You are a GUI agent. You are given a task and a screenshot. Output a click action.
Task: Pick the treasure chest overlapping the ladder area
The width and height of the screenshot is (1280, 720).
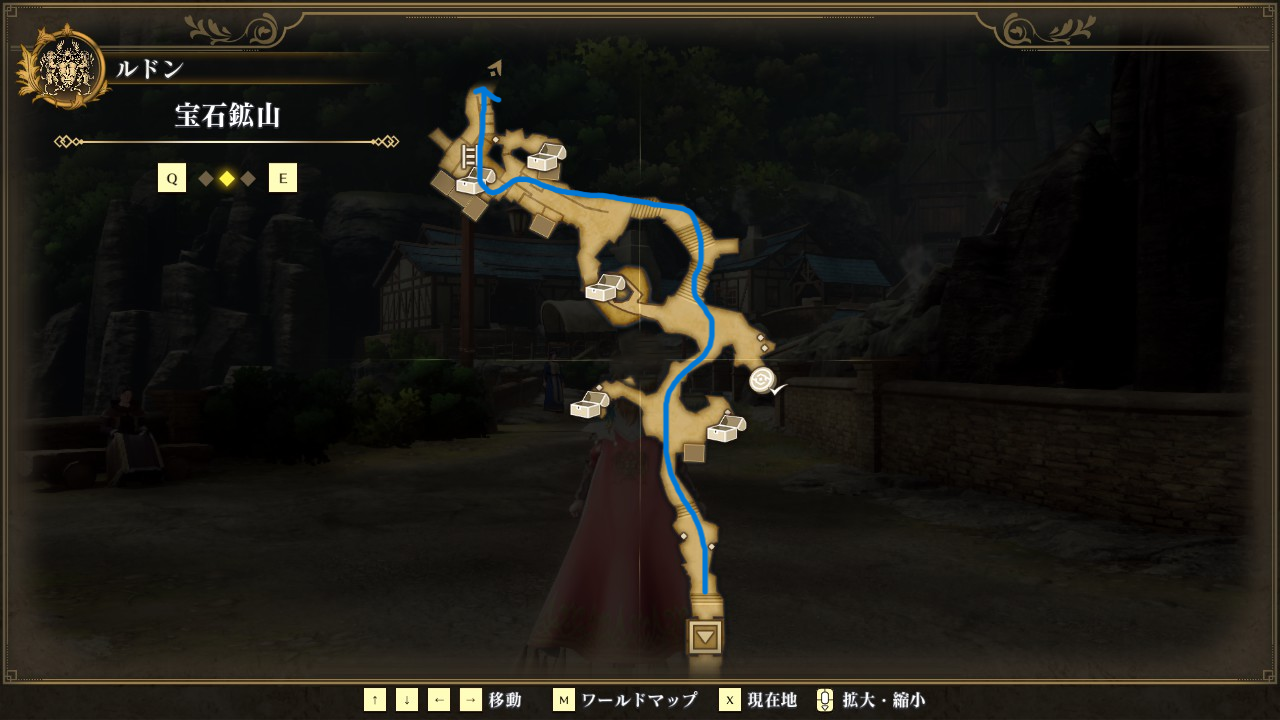point(471,182)
